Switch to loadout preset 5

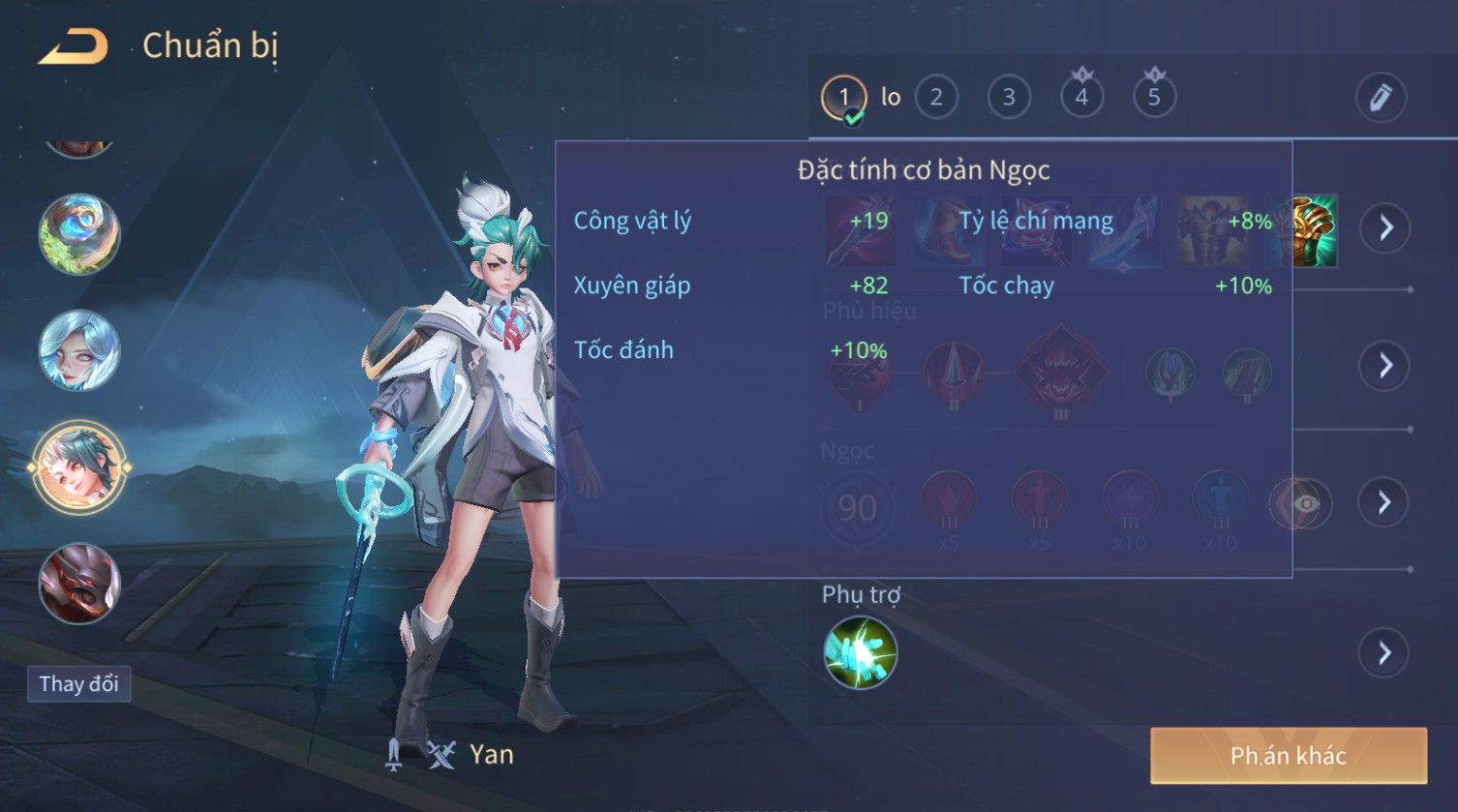click(x=1154, y=97)
